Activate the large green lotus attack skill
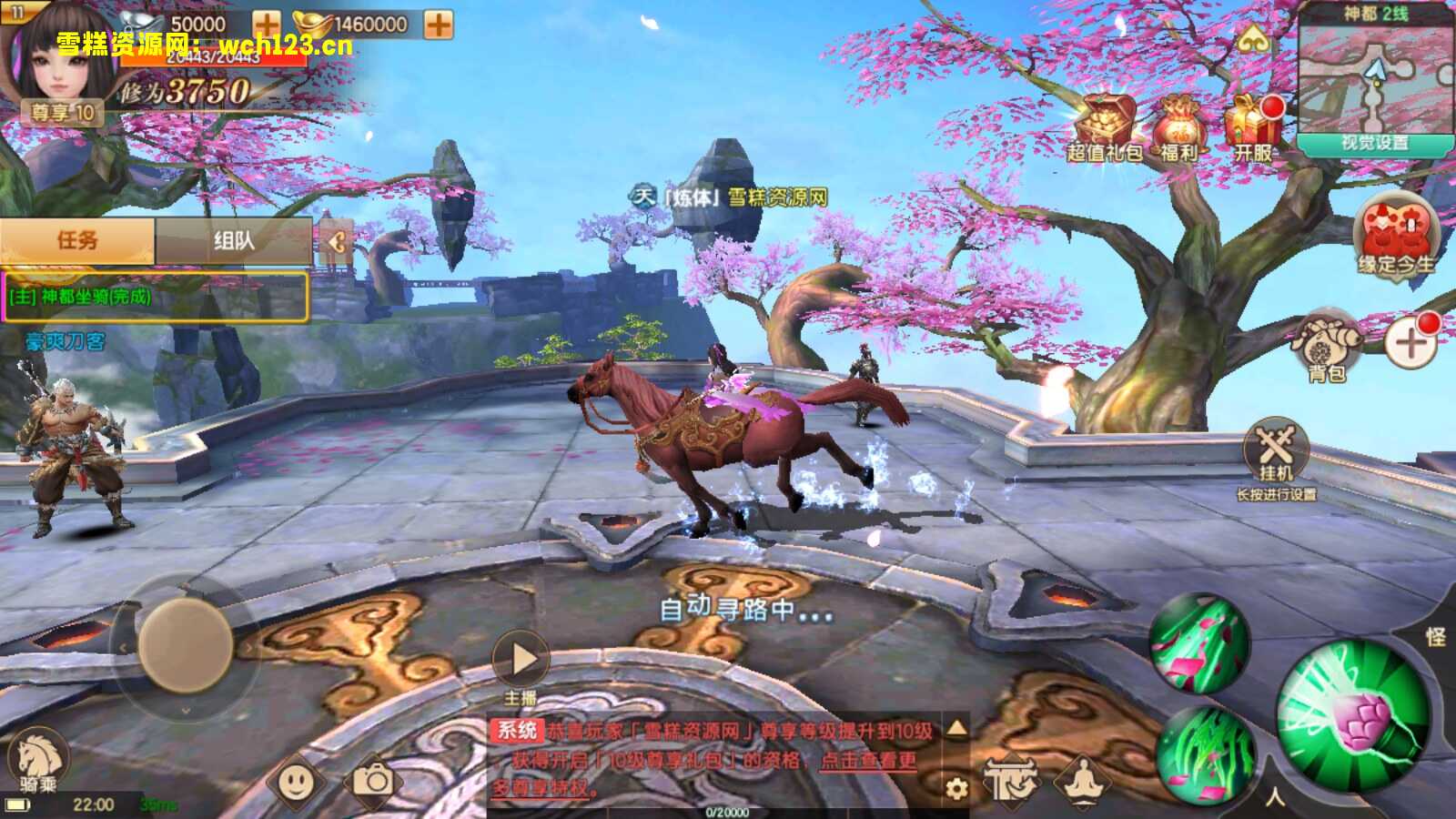 click(x=1354, y=715)
